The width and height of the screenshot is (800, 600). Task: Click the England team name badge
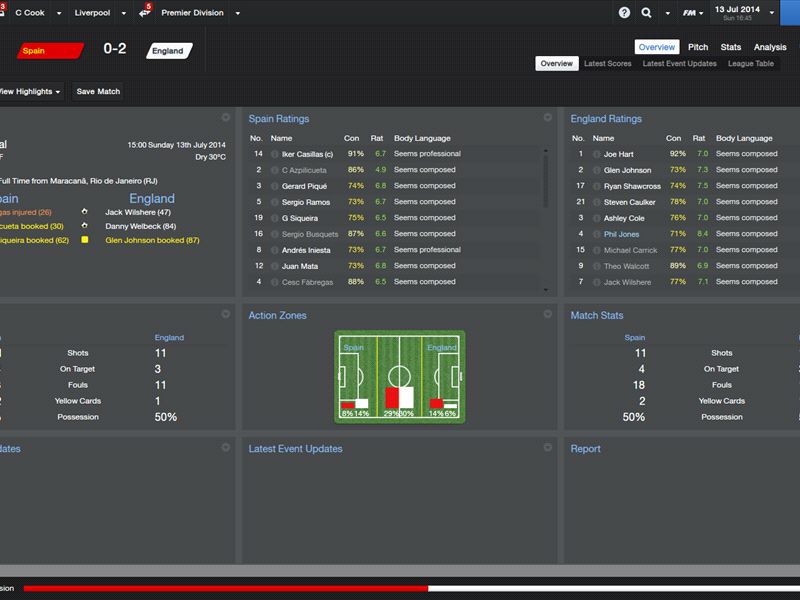tap(168, 50)
